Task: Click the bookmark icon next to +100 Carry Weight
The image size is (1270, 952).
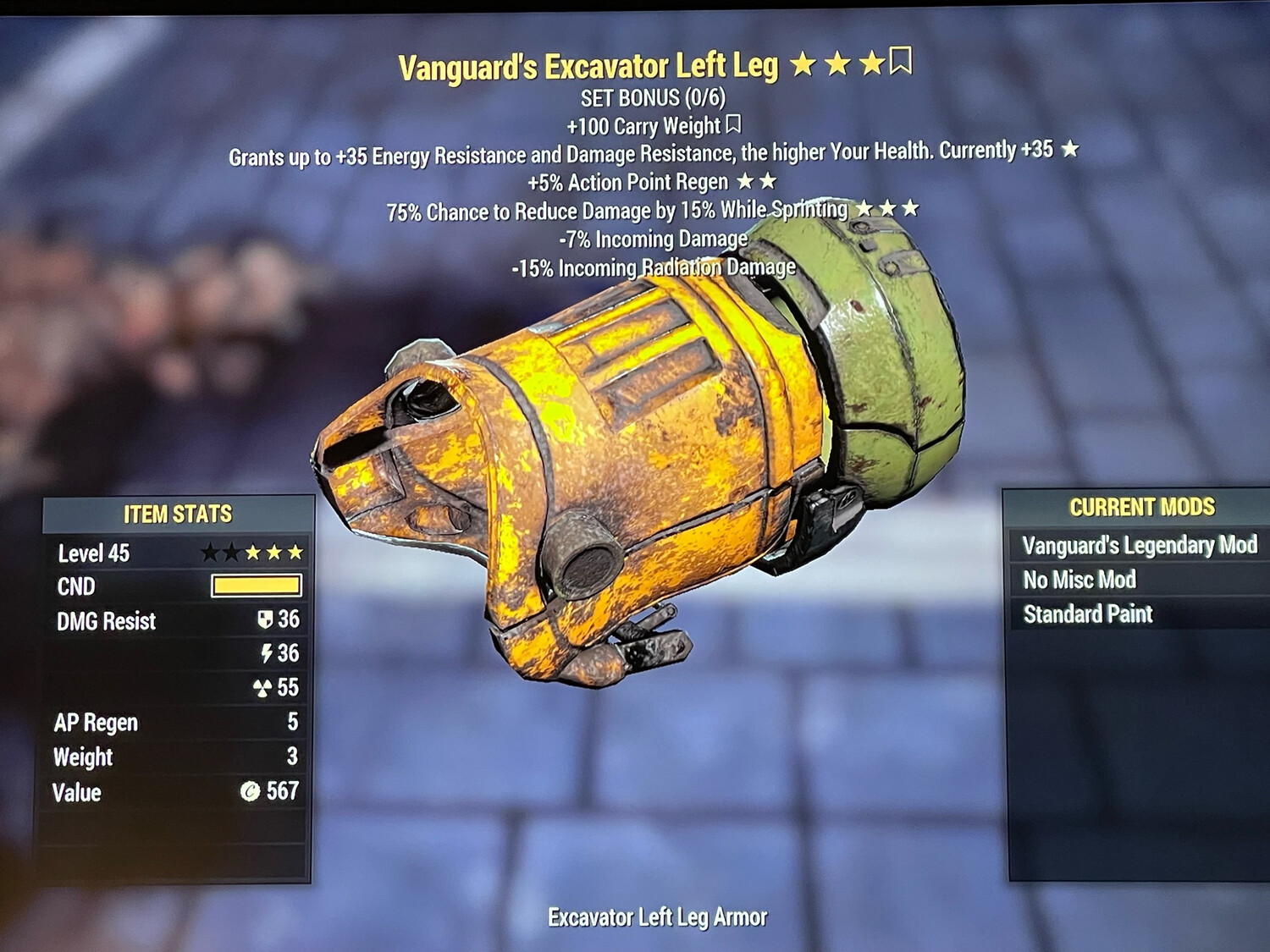Action: (x=732, y=125)
